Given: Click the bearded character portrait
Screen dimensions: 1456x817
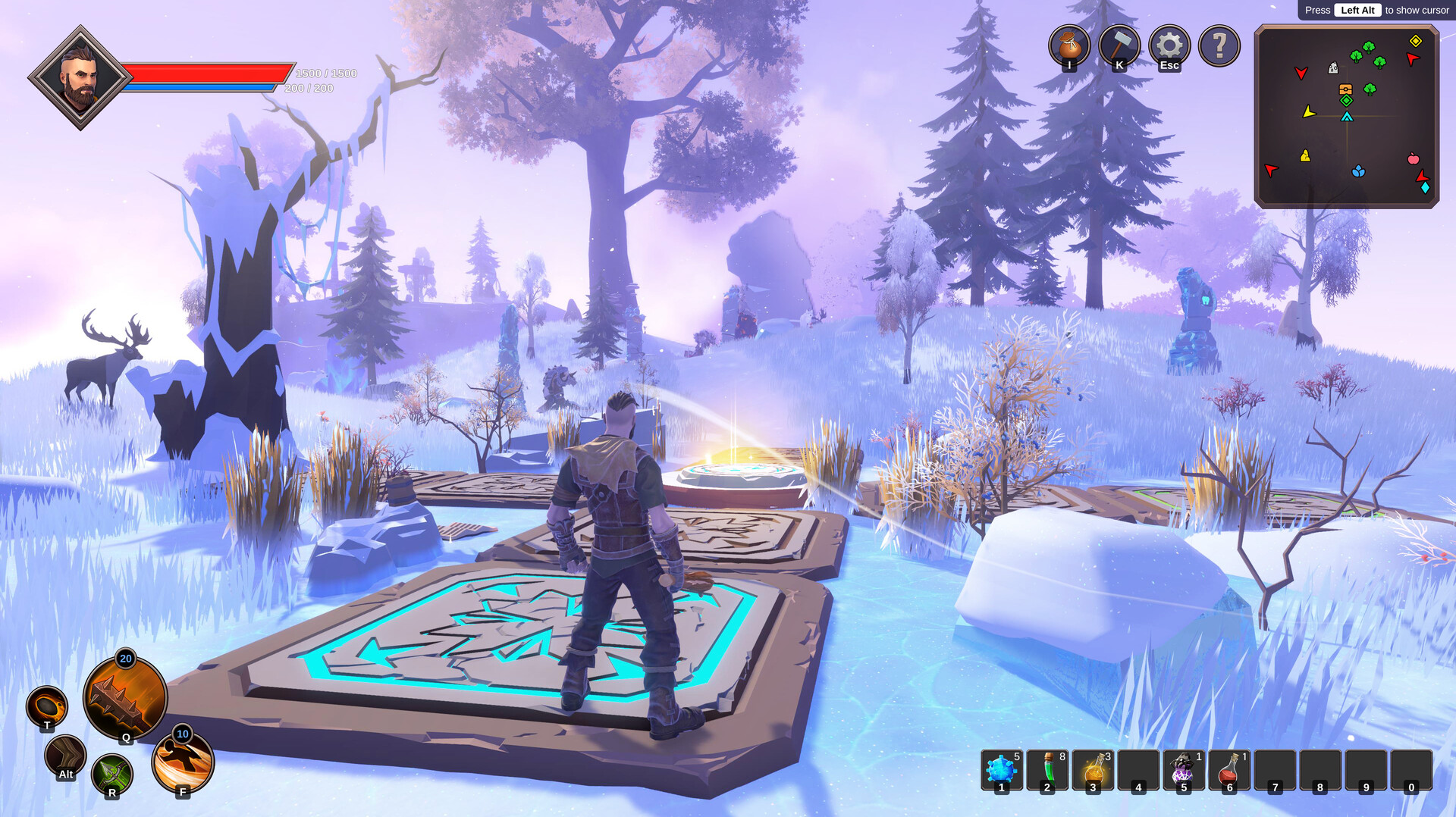Looking at the screenshot, I should (80, 77).
